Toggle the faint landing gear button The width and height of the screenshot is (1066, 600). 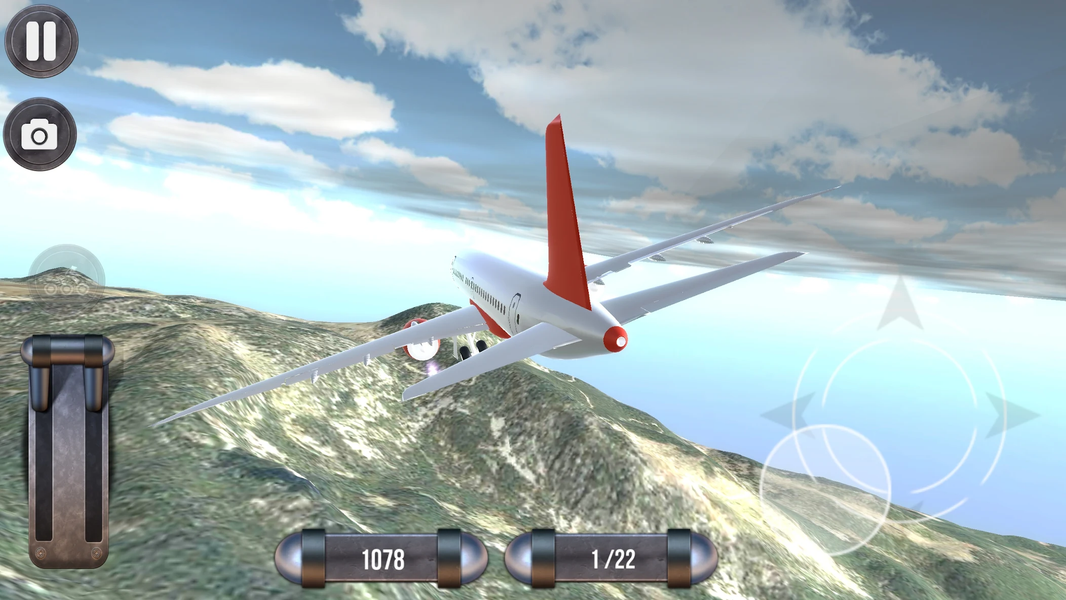pyautogui.click(x=67, y=271)
